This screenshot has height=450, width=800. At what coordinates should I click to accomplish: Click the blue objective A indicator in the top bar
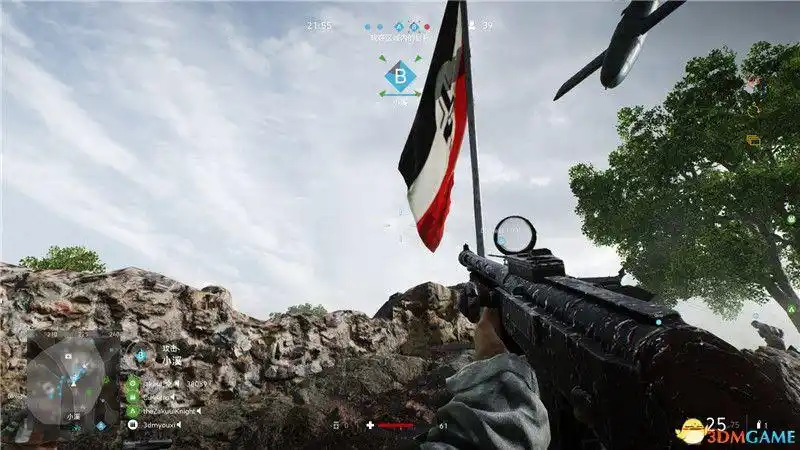[399, 26]
